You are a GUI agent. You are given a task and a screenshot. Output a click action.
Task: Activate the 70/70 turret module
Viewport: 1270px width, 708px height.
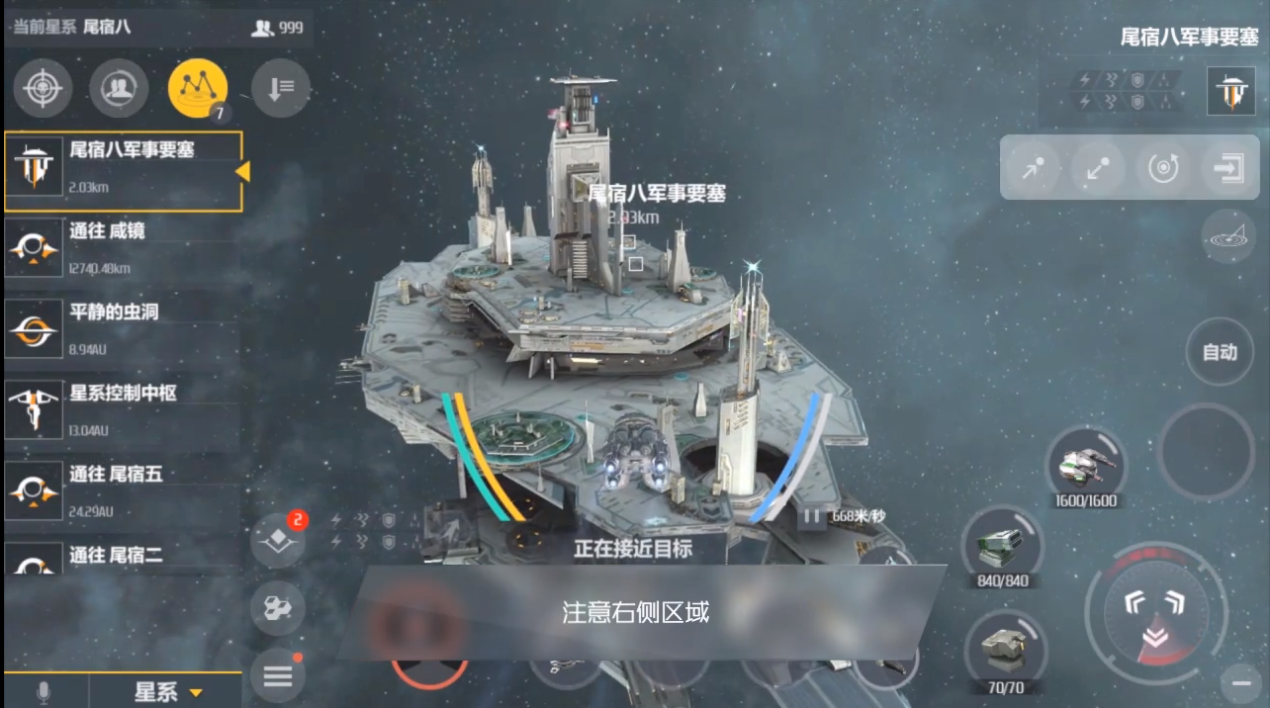(x=1004, y=648)
